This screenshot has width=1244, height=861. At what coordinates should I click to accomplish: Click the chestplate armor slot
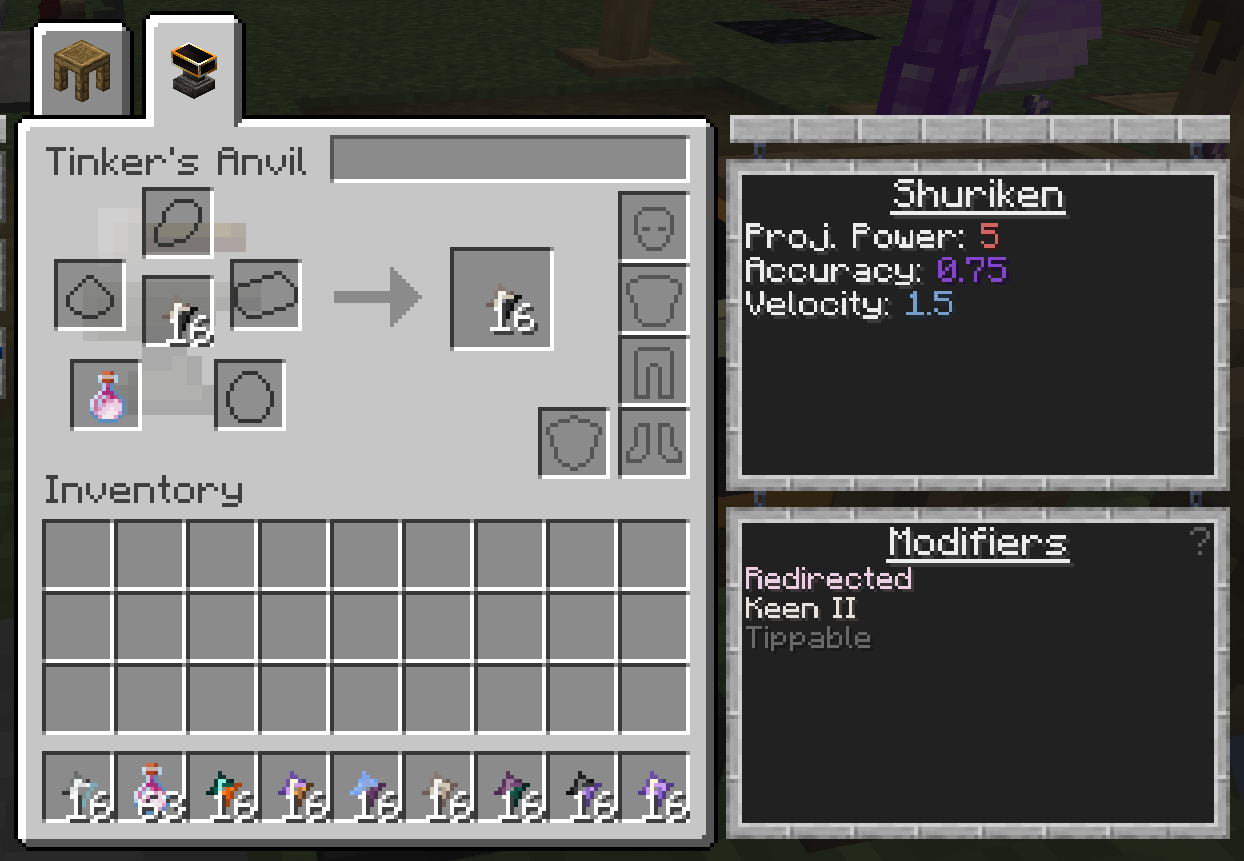click(654, 299)
